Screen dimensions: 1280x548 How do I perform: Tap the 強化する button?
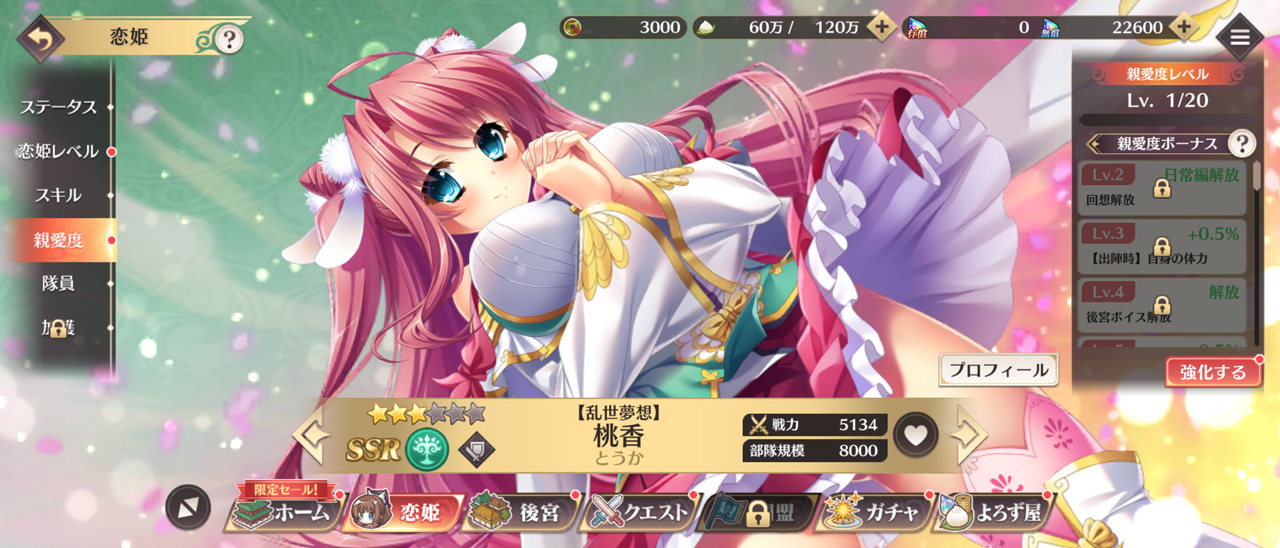coord(1212,372)
